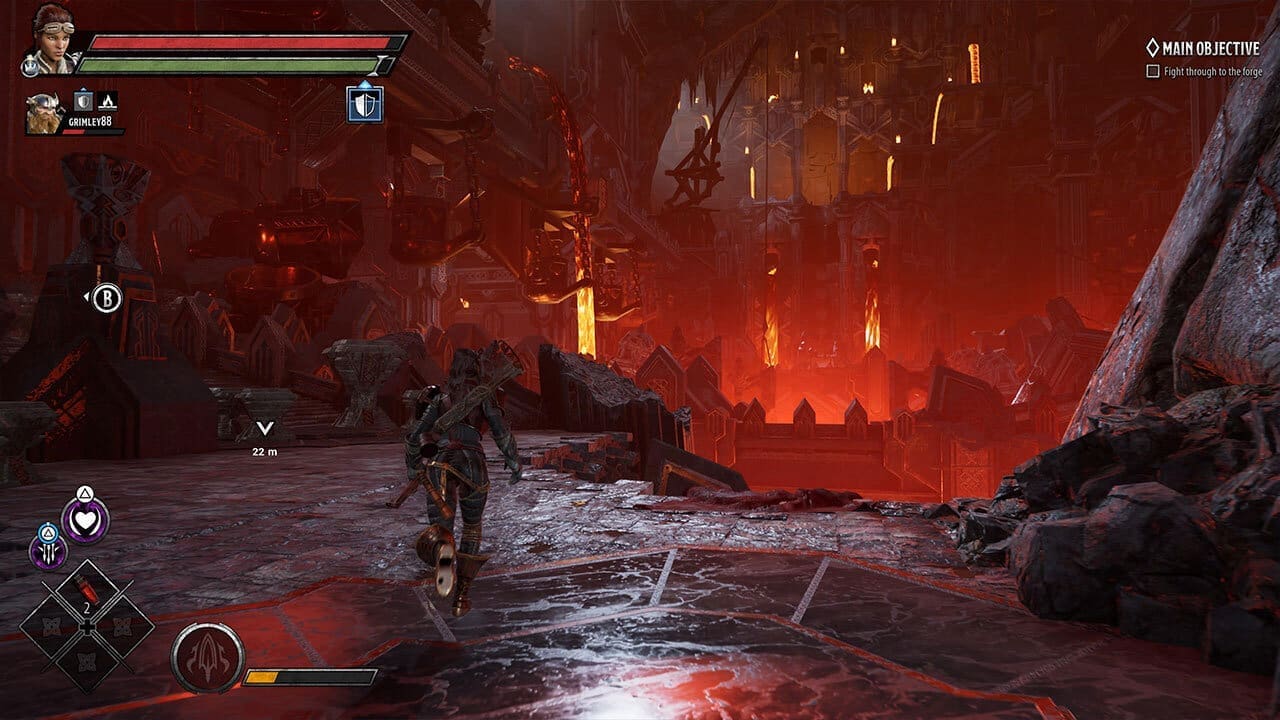
Task: Toggle the triangle button prompt on the heart ability
Action: click(85, 491)
